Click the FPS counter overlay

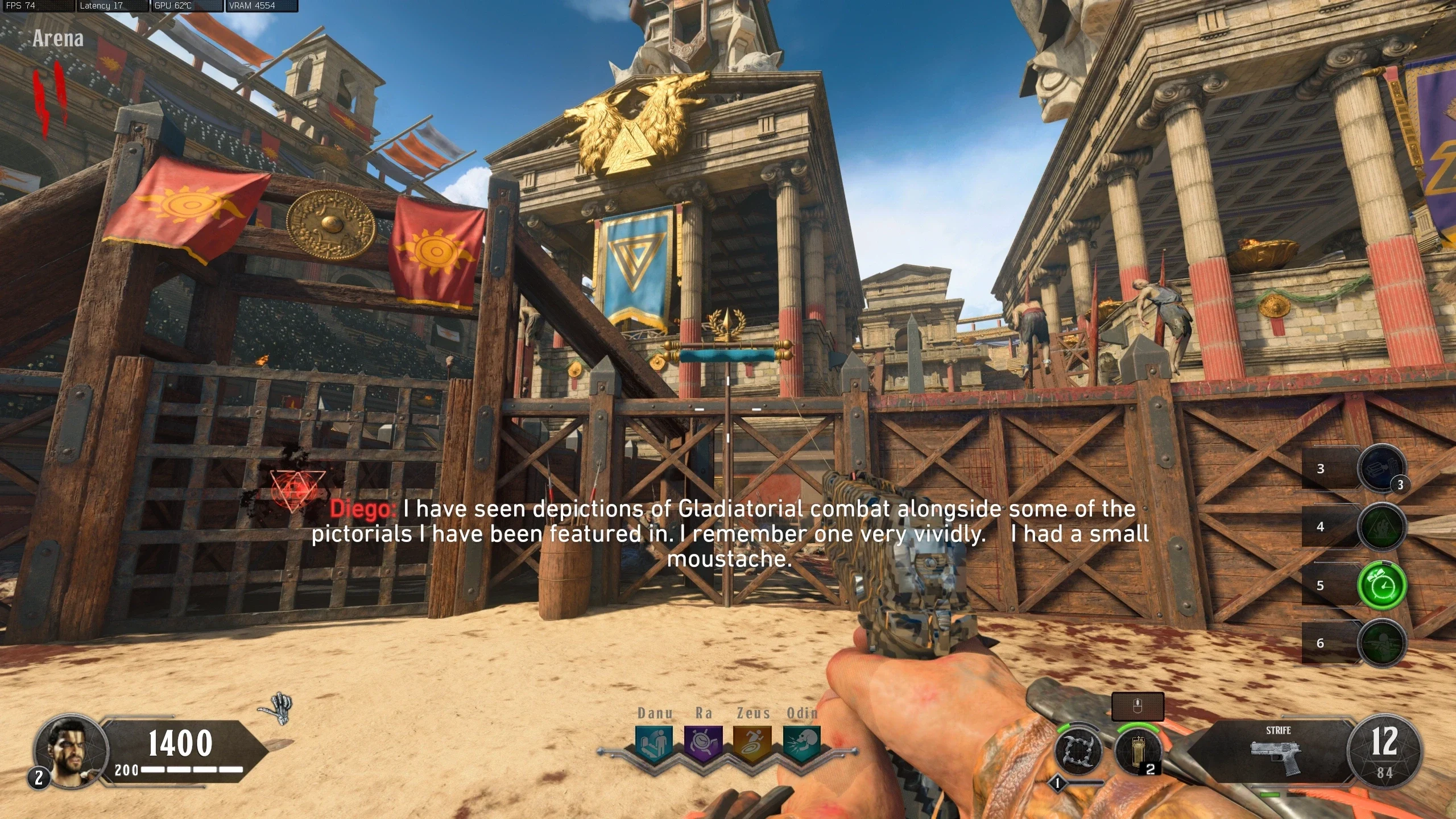tap(38, 6)
